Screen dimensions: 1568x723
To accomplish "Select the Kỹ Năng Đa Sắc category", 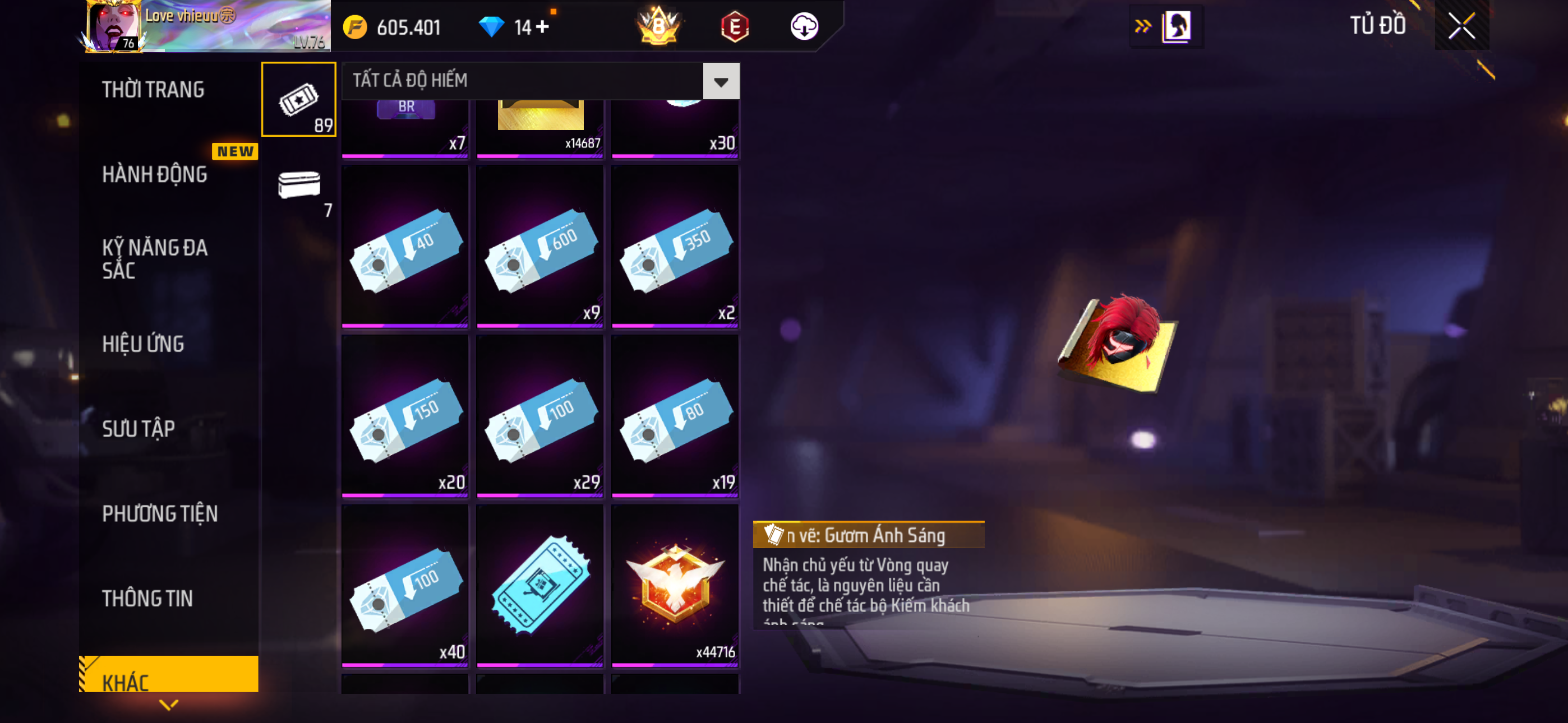I will (155, 258).
